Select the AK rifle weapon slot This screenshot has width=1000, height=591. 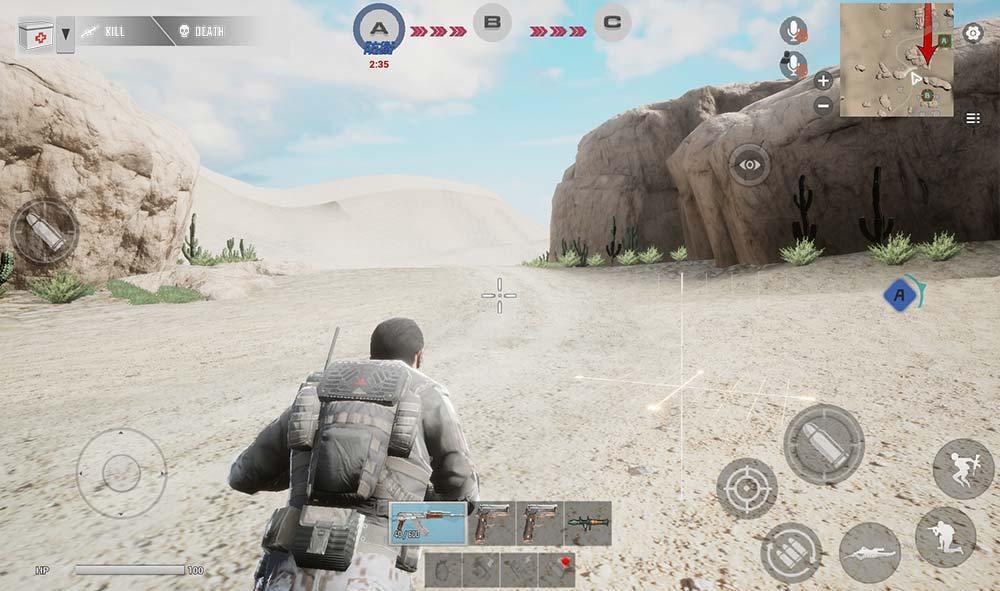tap(426, 522)
